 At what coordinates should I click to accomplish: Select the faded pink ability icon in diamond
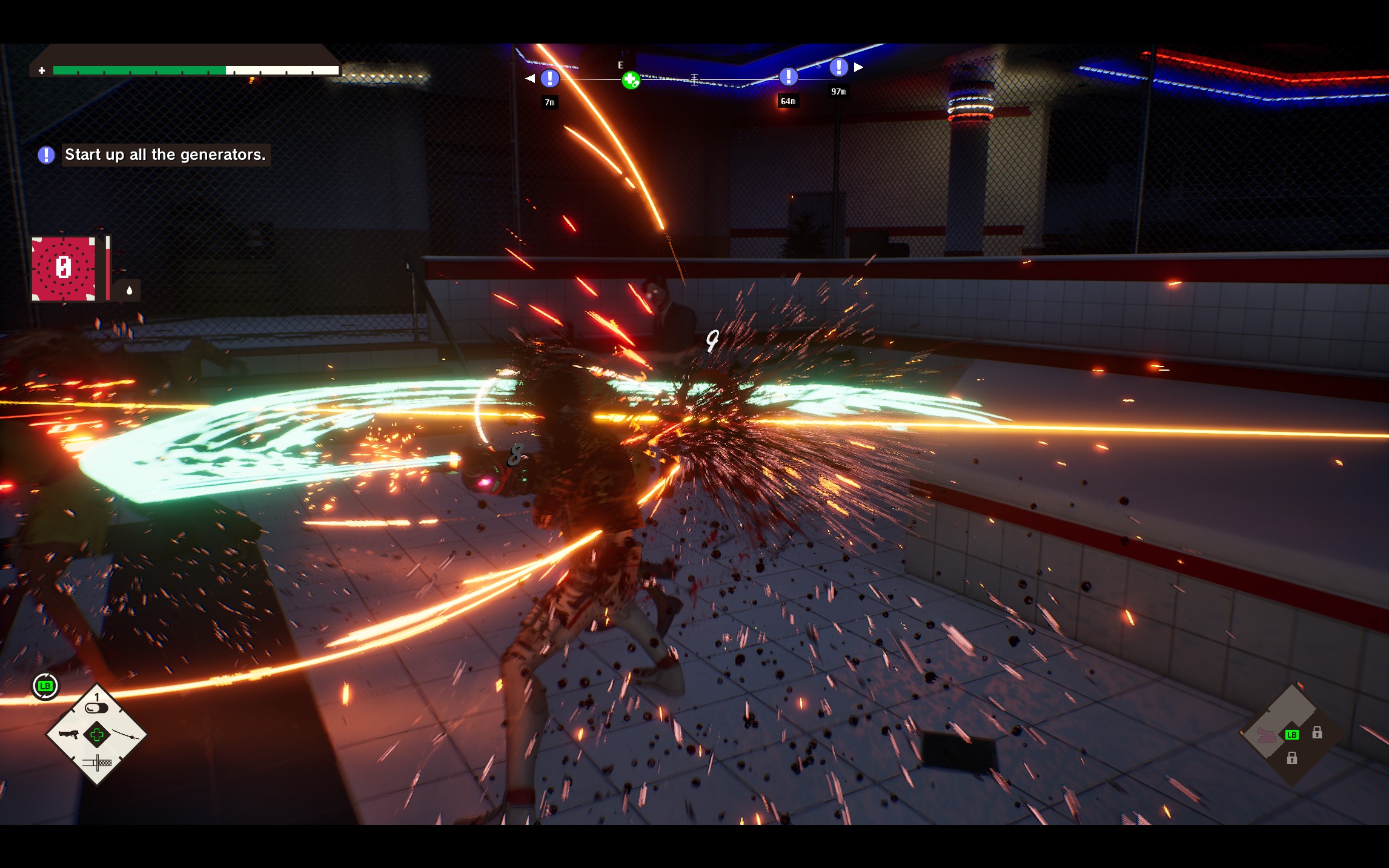[1266, 735]
